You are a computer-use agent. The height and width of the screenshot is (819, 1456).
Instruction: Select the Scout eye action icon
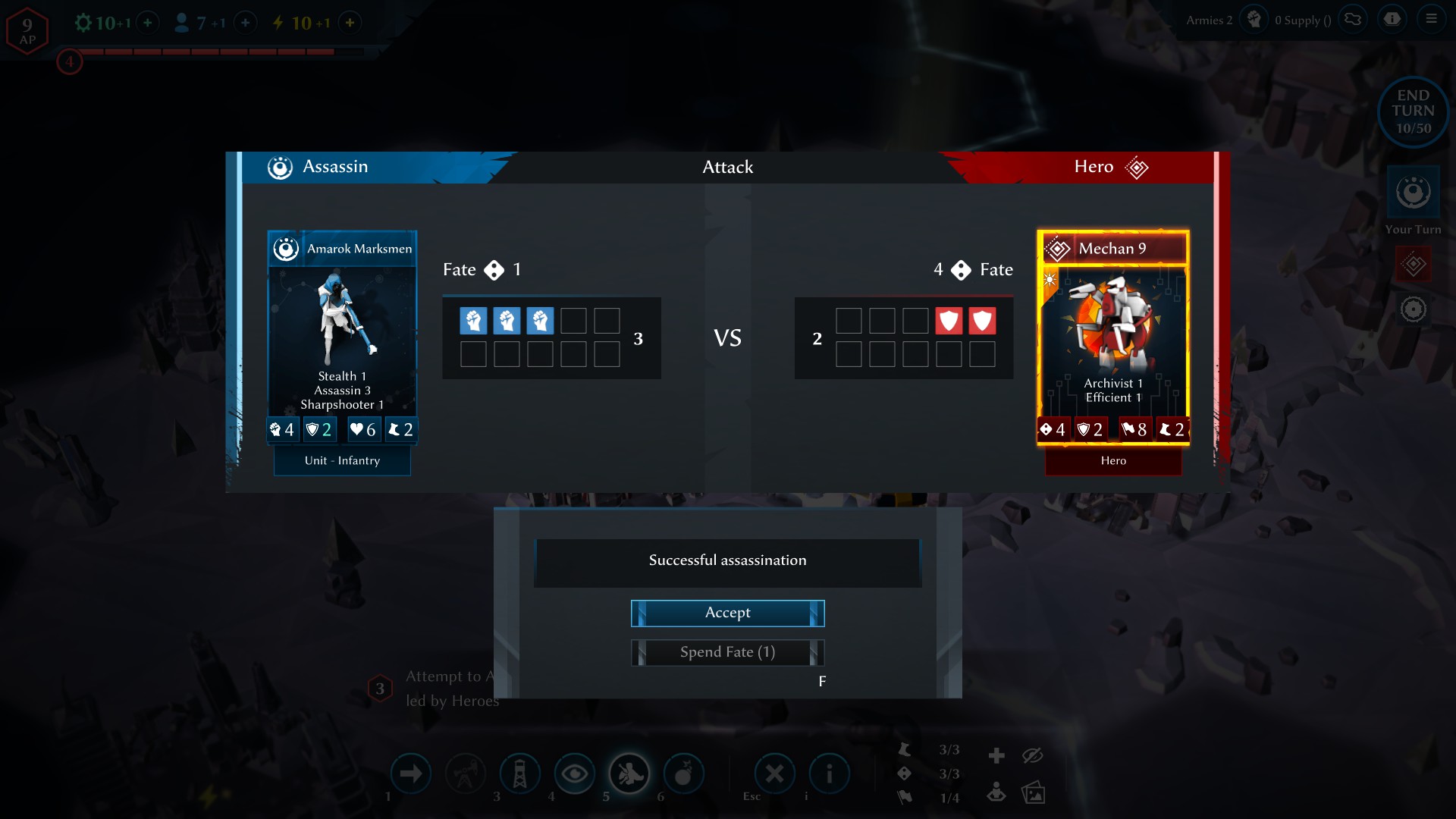574,773
